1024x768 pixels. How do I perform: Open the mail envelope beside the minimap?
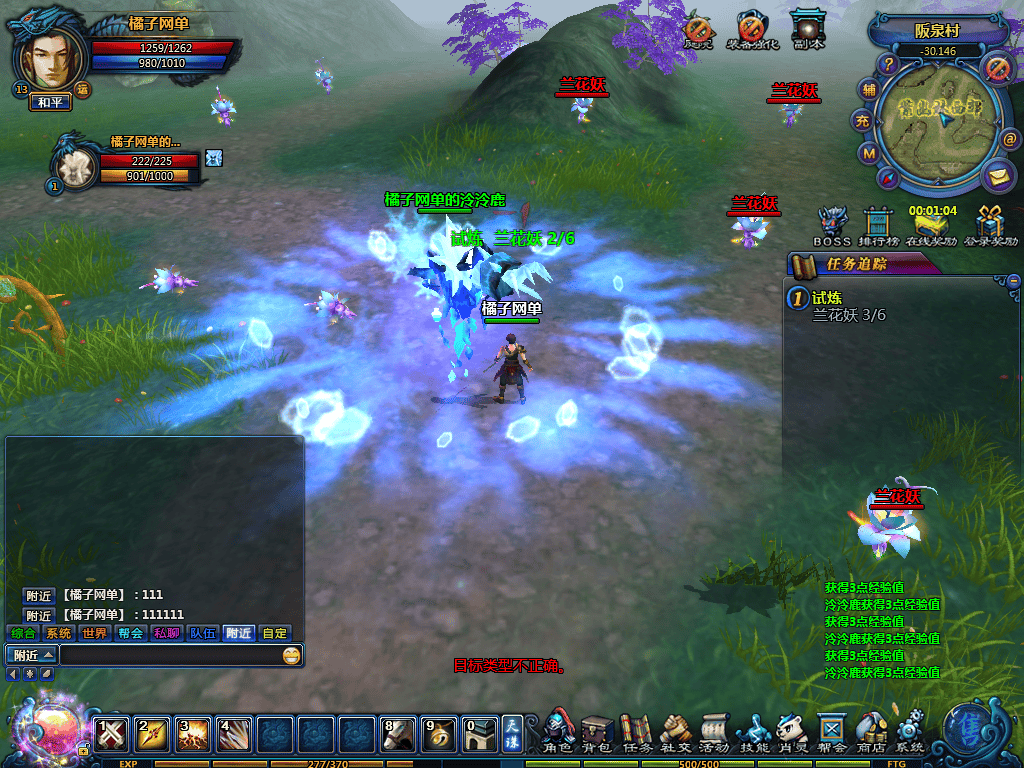pyautogui.click(x=997, y=177)
